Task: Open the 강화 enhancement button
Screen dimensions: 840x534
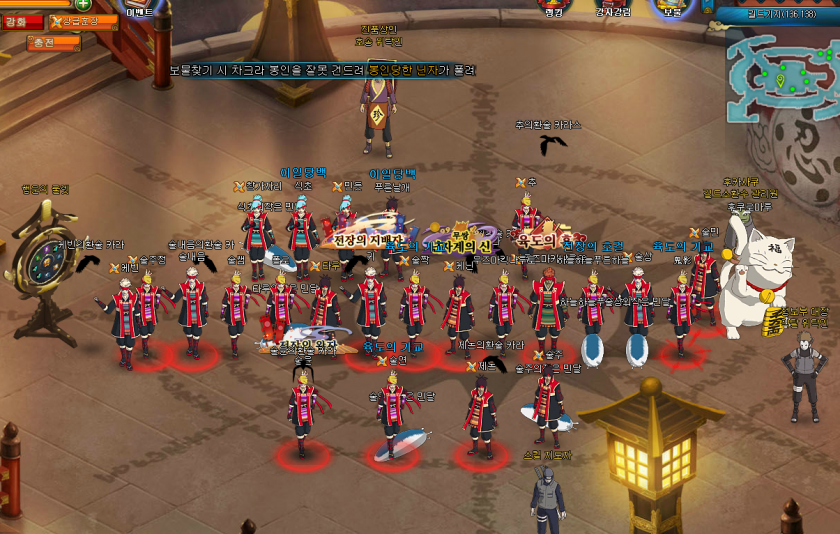Action: [x=22, y=21]
